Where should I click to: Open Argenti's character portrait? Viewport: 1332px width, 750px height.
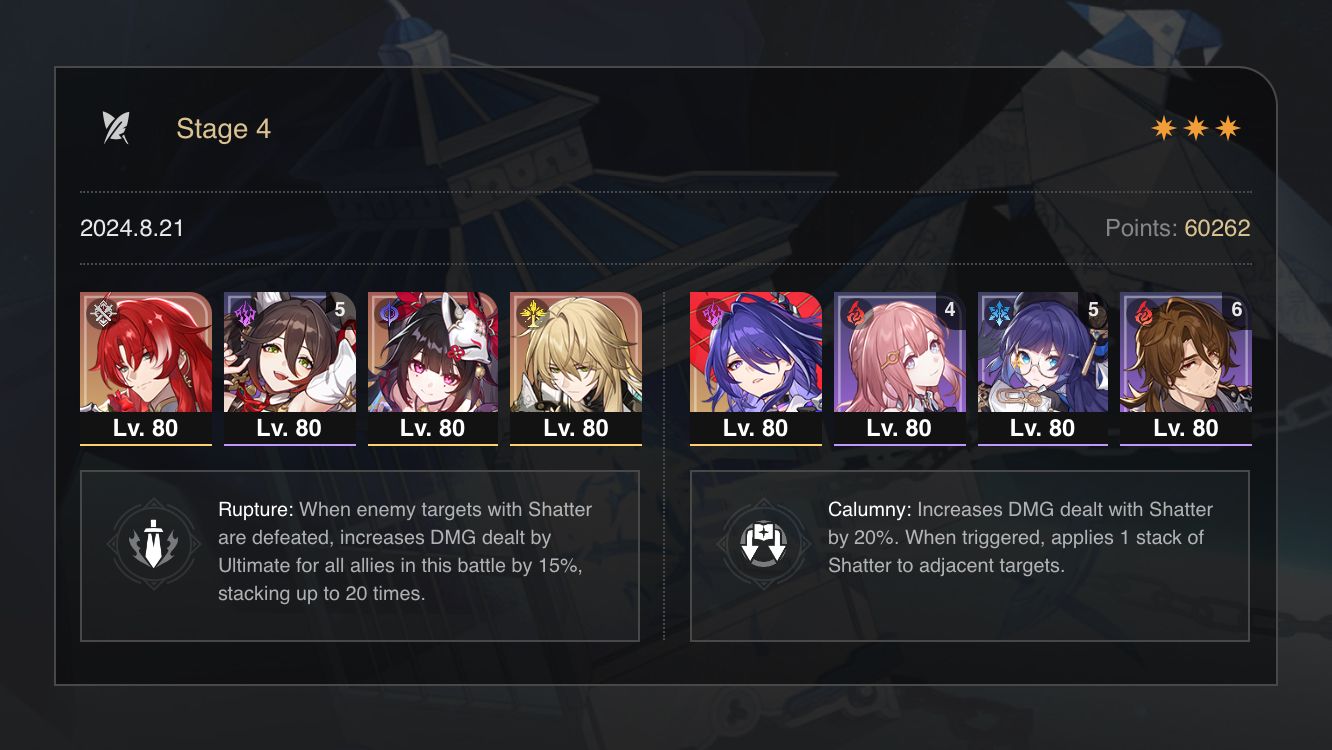click(x=145, y=355)
